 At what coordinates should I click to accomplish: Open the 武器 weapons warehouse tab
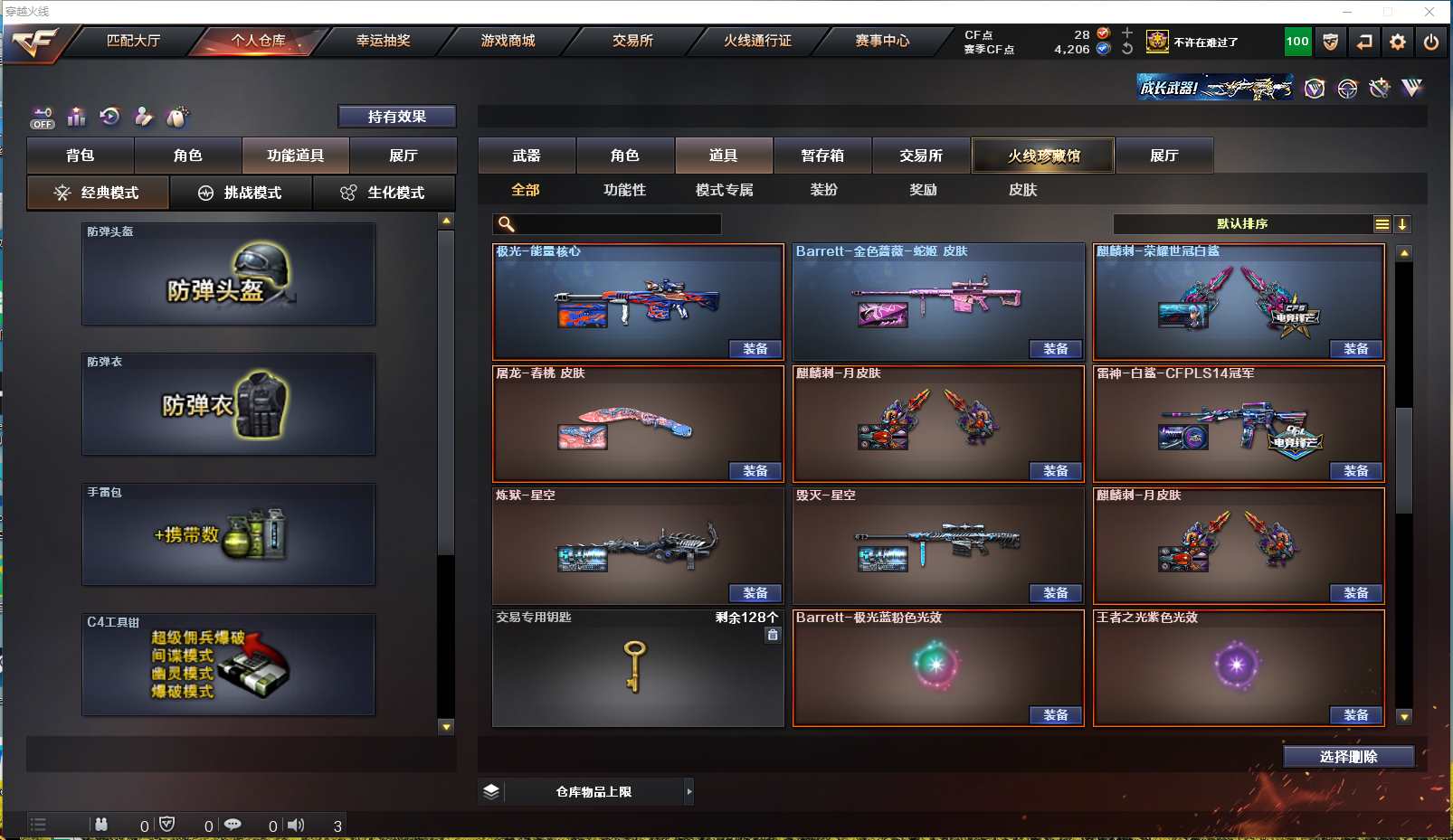click(x=527, y=156)
